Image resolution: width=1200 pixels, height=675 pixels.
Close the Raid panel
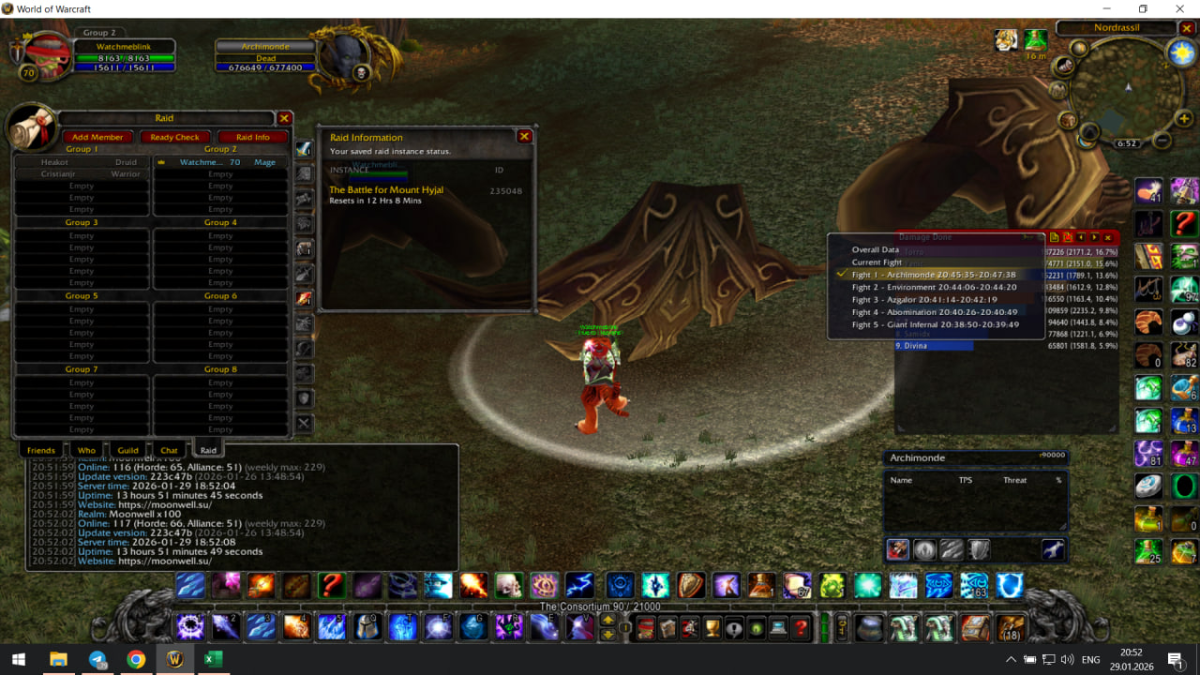(284, 118)
